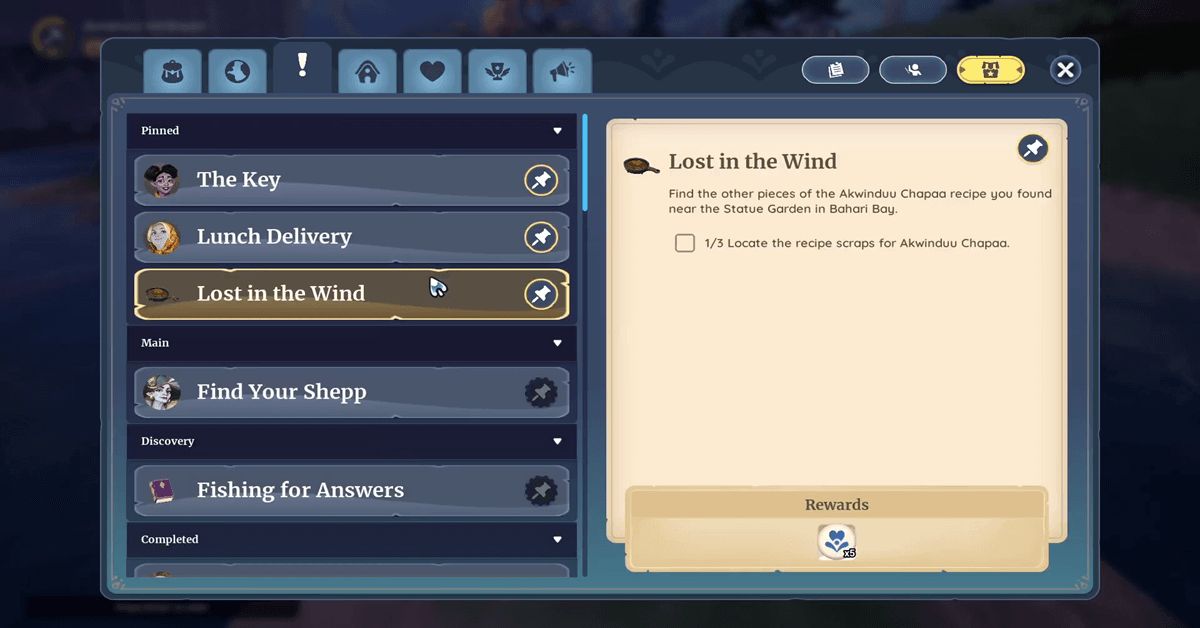Toggle the pin on Lost in the Wind details

tap(1032, 149)
